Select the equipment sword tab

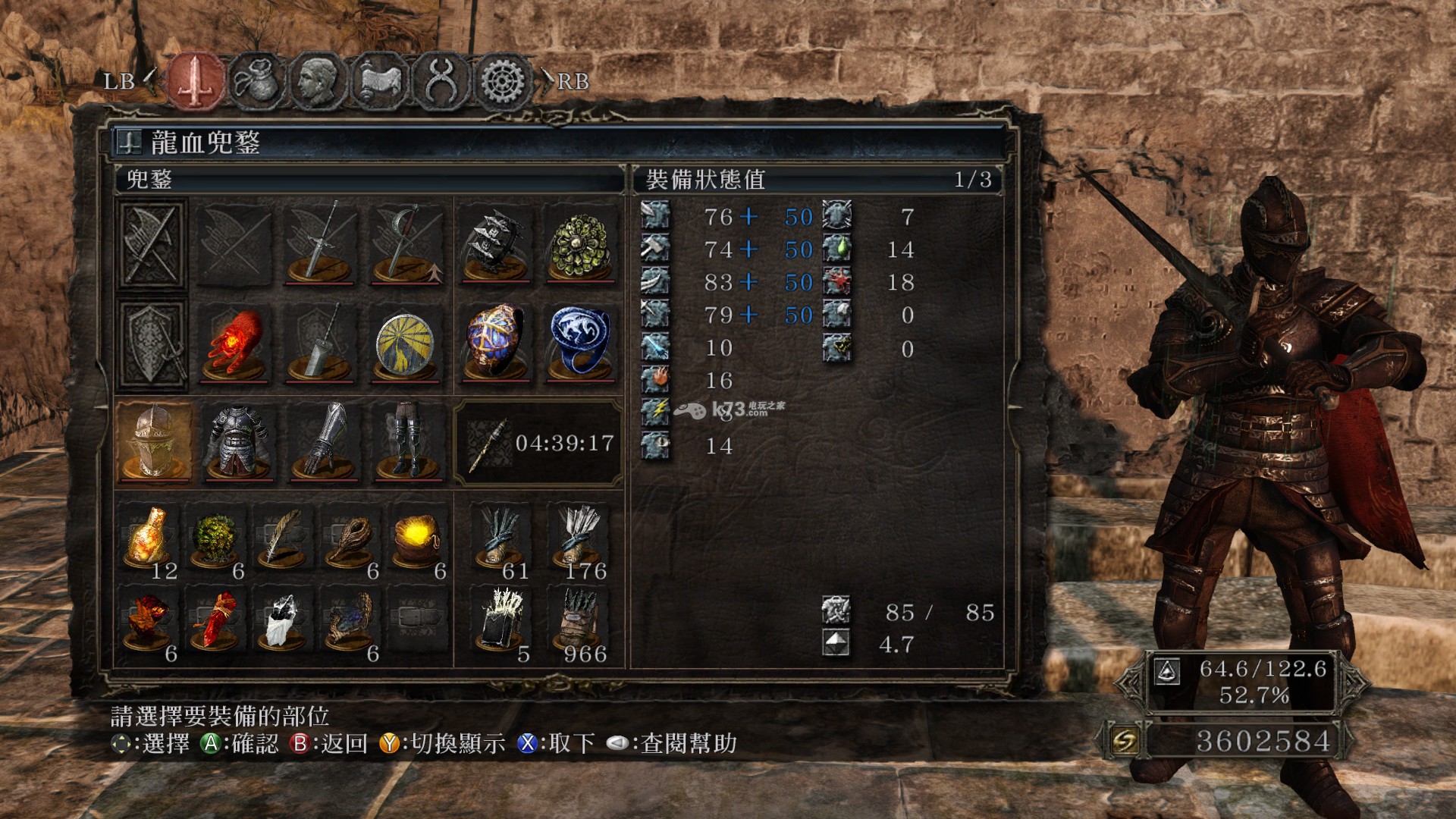[196, 80]
